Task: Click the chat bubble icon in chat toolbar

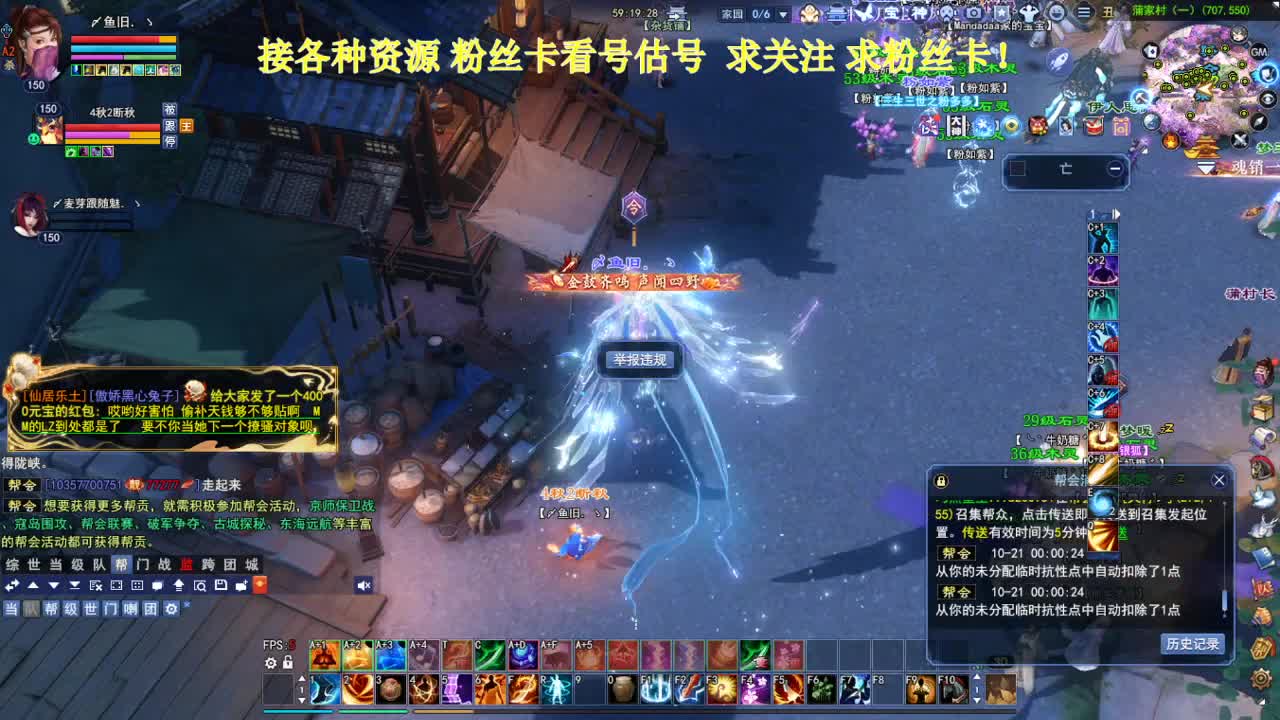Action: (x=158, y=585)
